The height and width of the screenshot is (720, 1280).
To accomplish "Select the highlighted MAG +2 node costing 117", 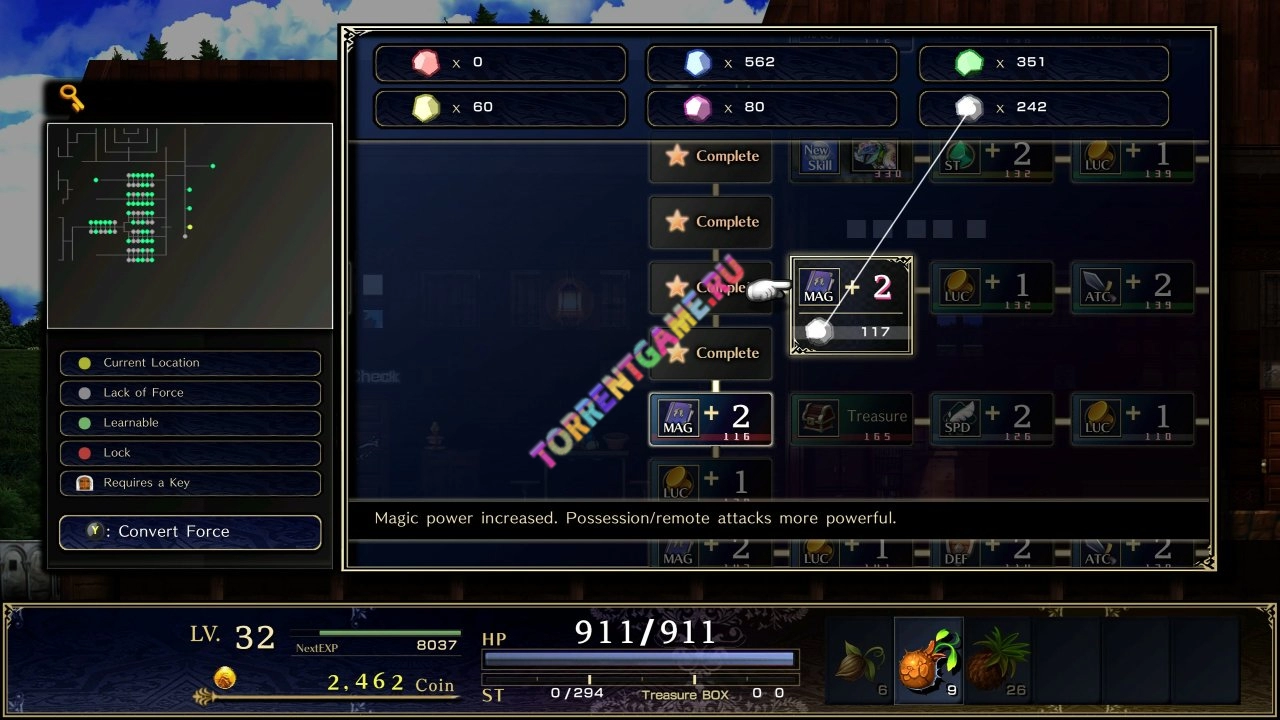I will (851, 305).
